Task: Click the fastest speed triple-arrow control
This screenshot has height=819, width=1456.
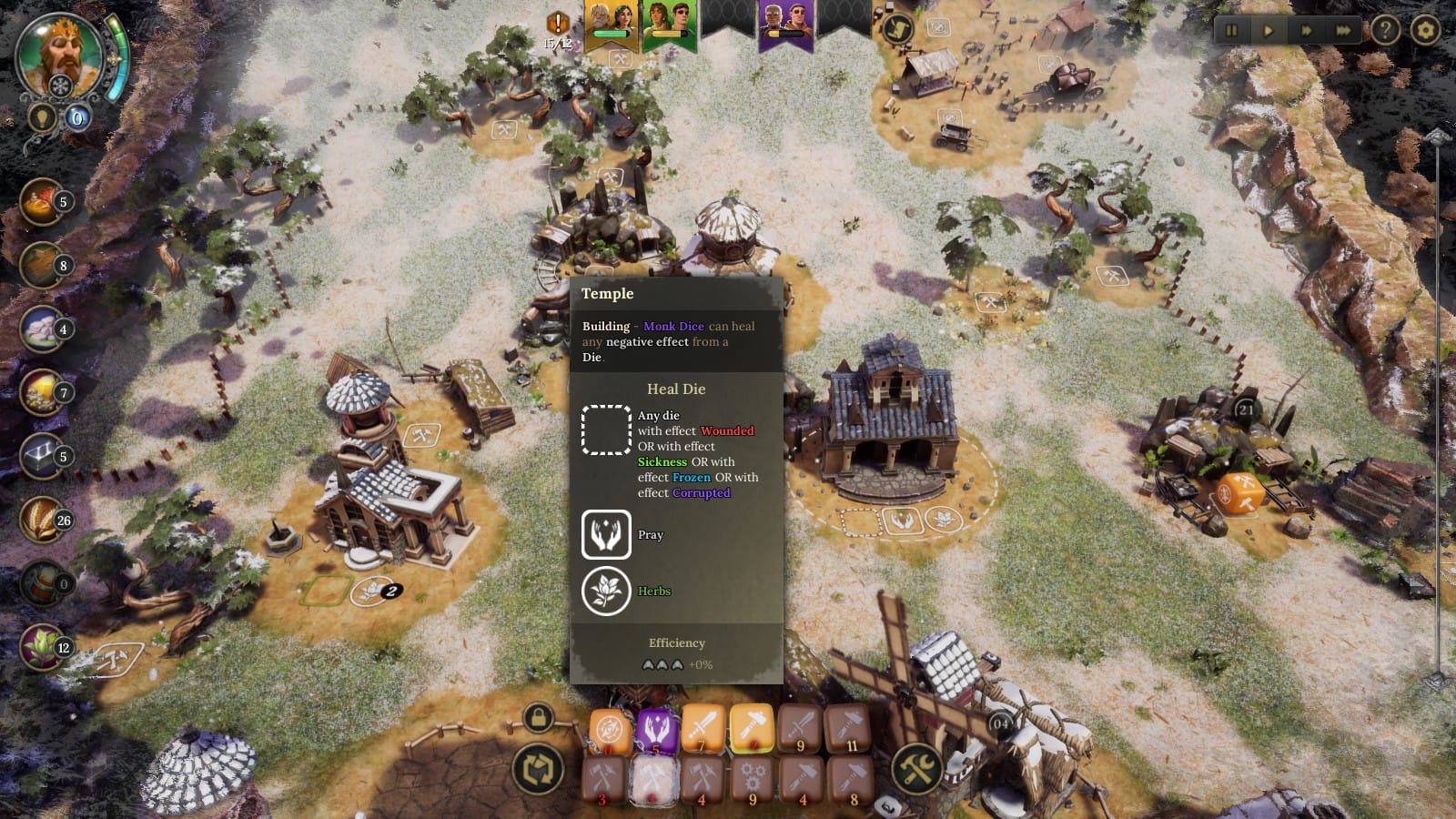Action: (x=1344, y=30)
